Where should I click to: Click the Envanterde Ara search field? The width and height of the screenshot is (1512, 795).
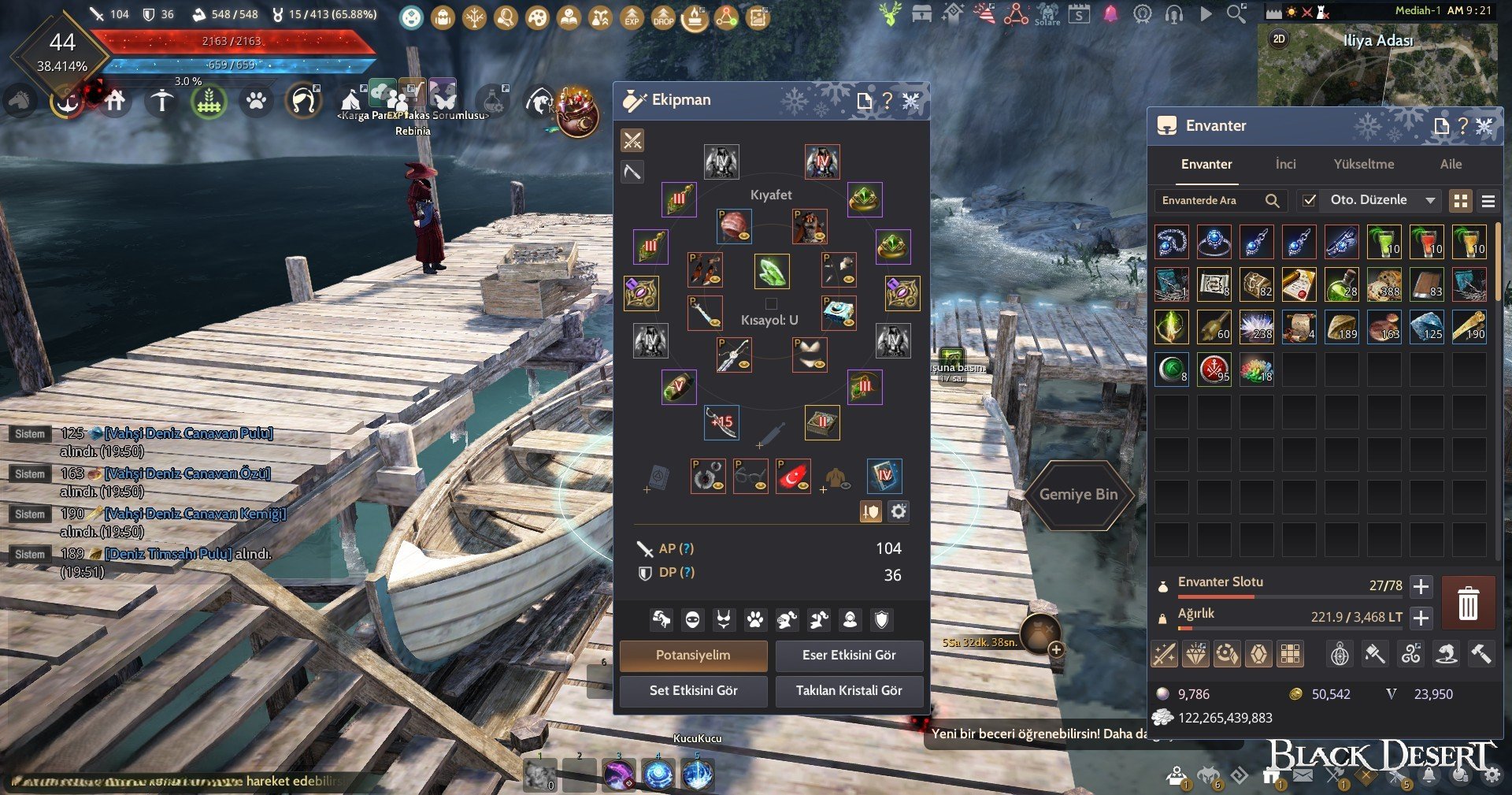pos(1209,201)
